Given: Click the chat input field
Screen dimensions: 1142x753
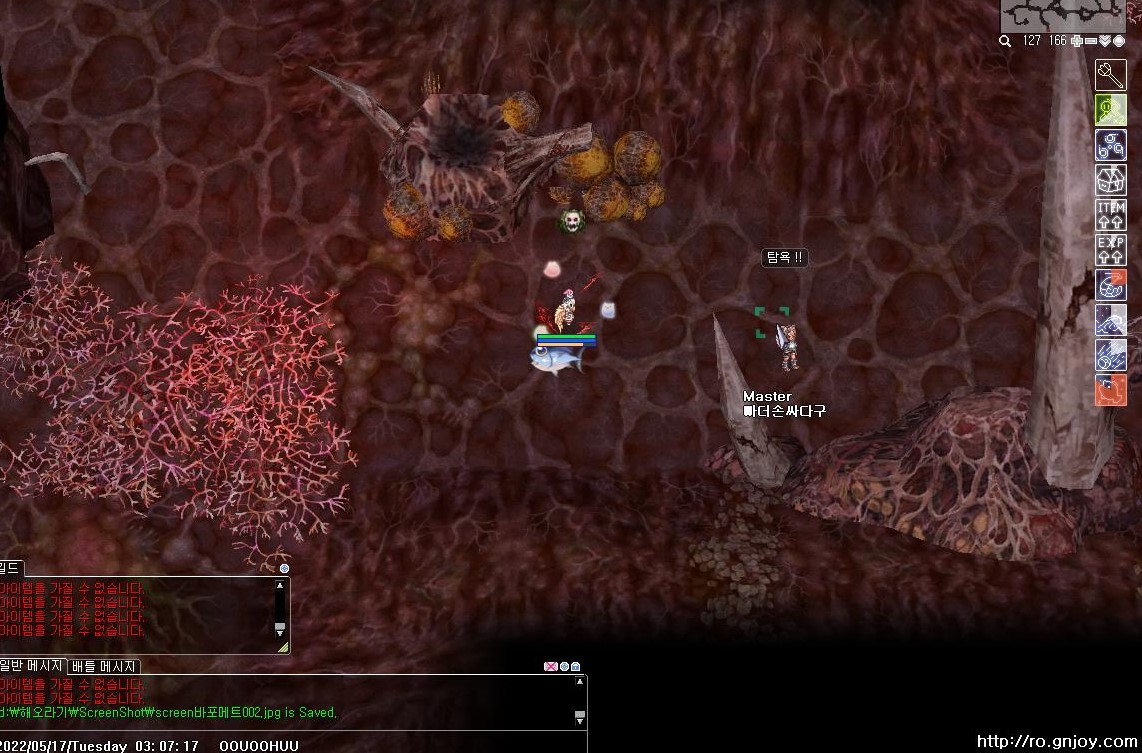Looking at the screenshot, I should [x=290, y=732].
